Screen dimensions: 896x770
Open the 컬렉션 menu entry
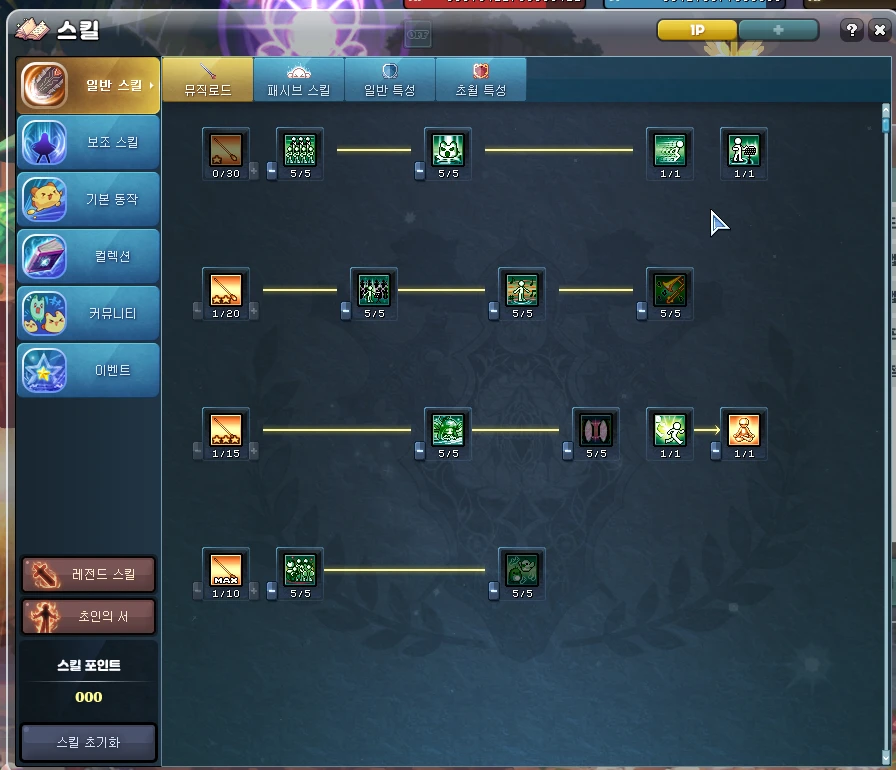[88, 256]
